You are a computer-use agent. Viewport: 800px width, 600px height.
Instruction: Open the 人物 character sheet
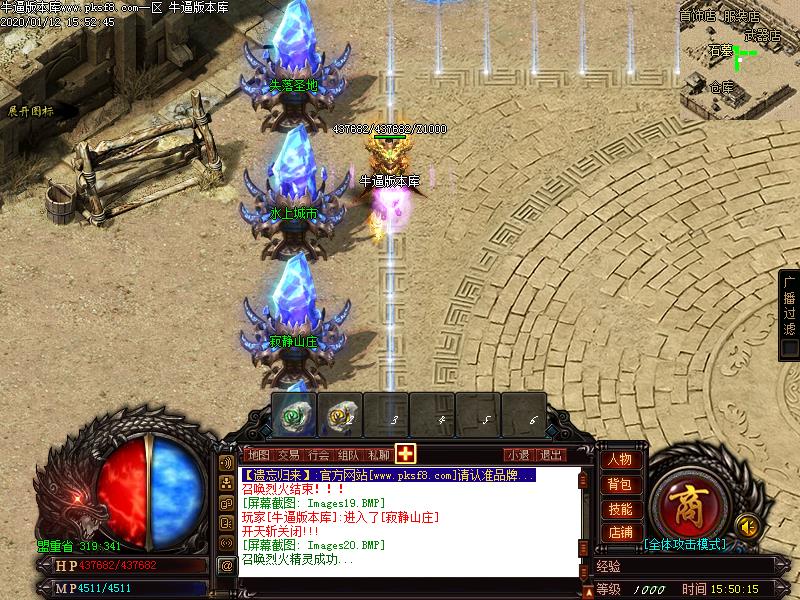pyautogui.click(x=620, y=460)
